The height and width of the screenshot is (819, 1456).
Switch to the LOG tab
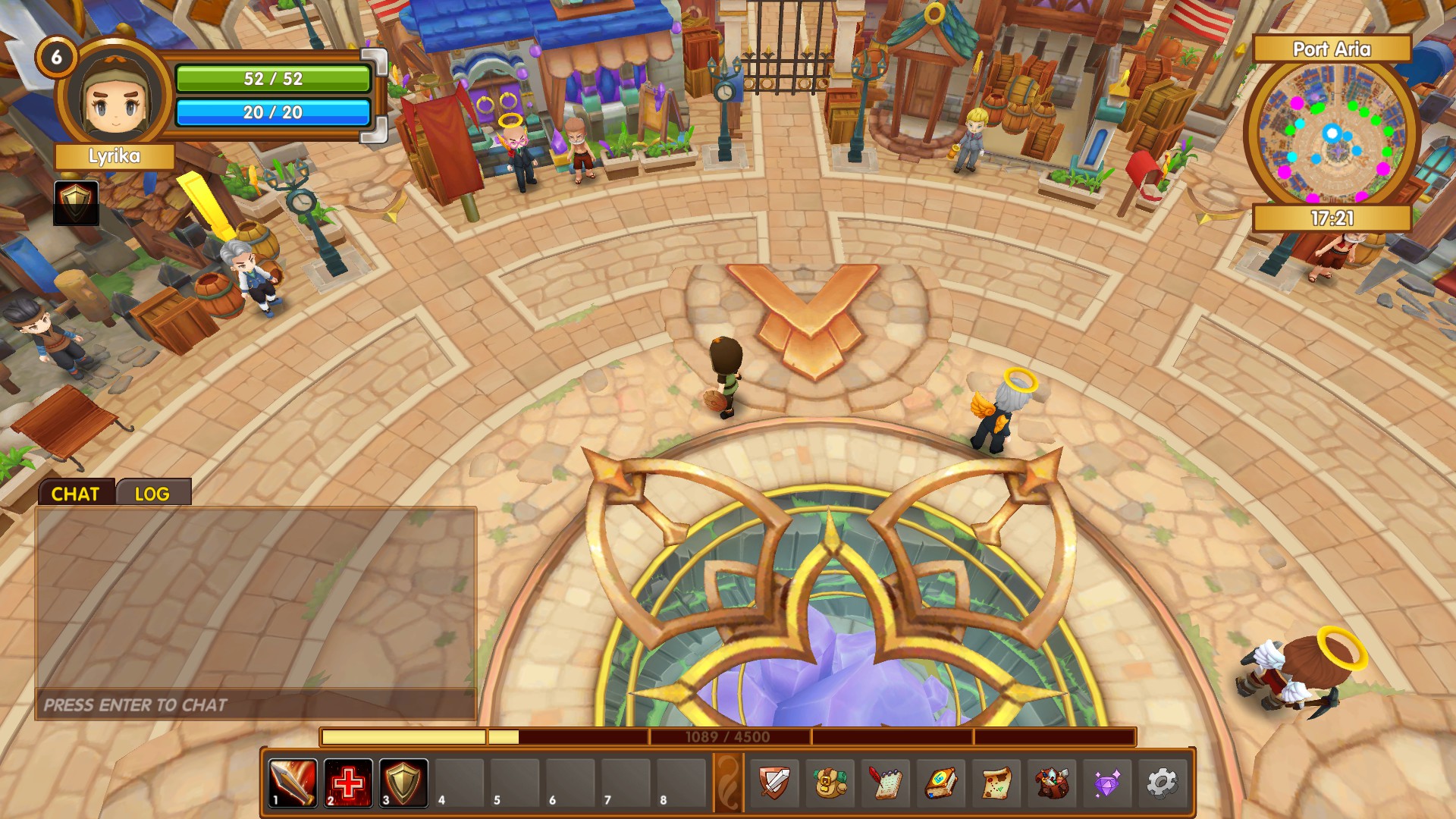pos(152,493)
